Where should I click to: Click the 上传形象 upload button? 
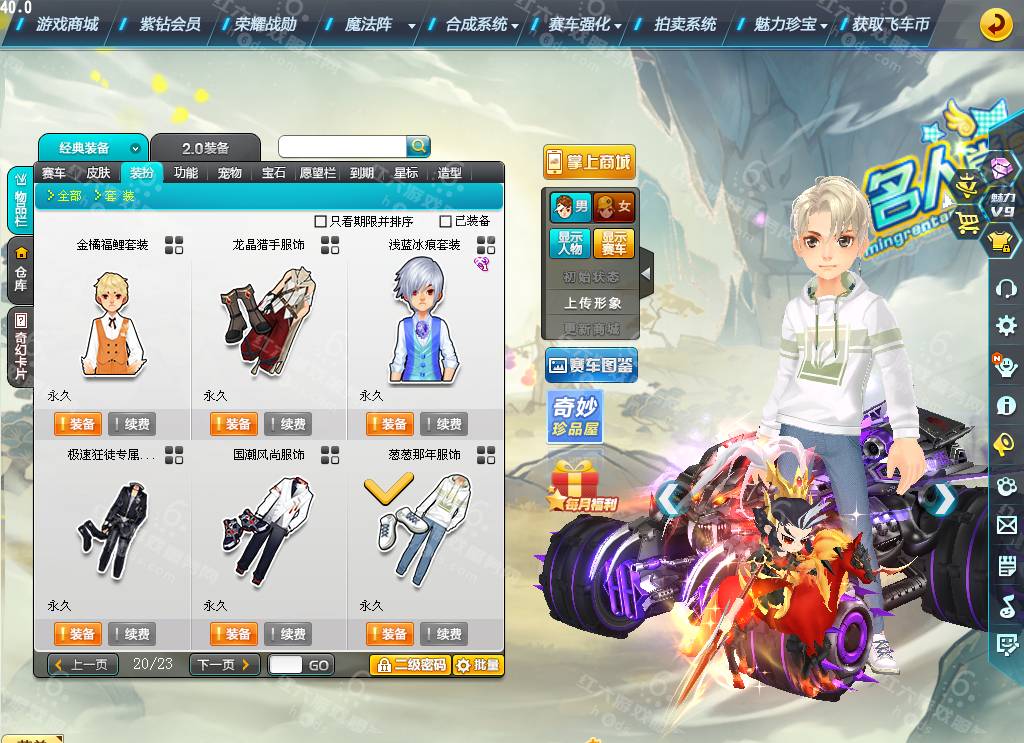[x=592, y=303]
